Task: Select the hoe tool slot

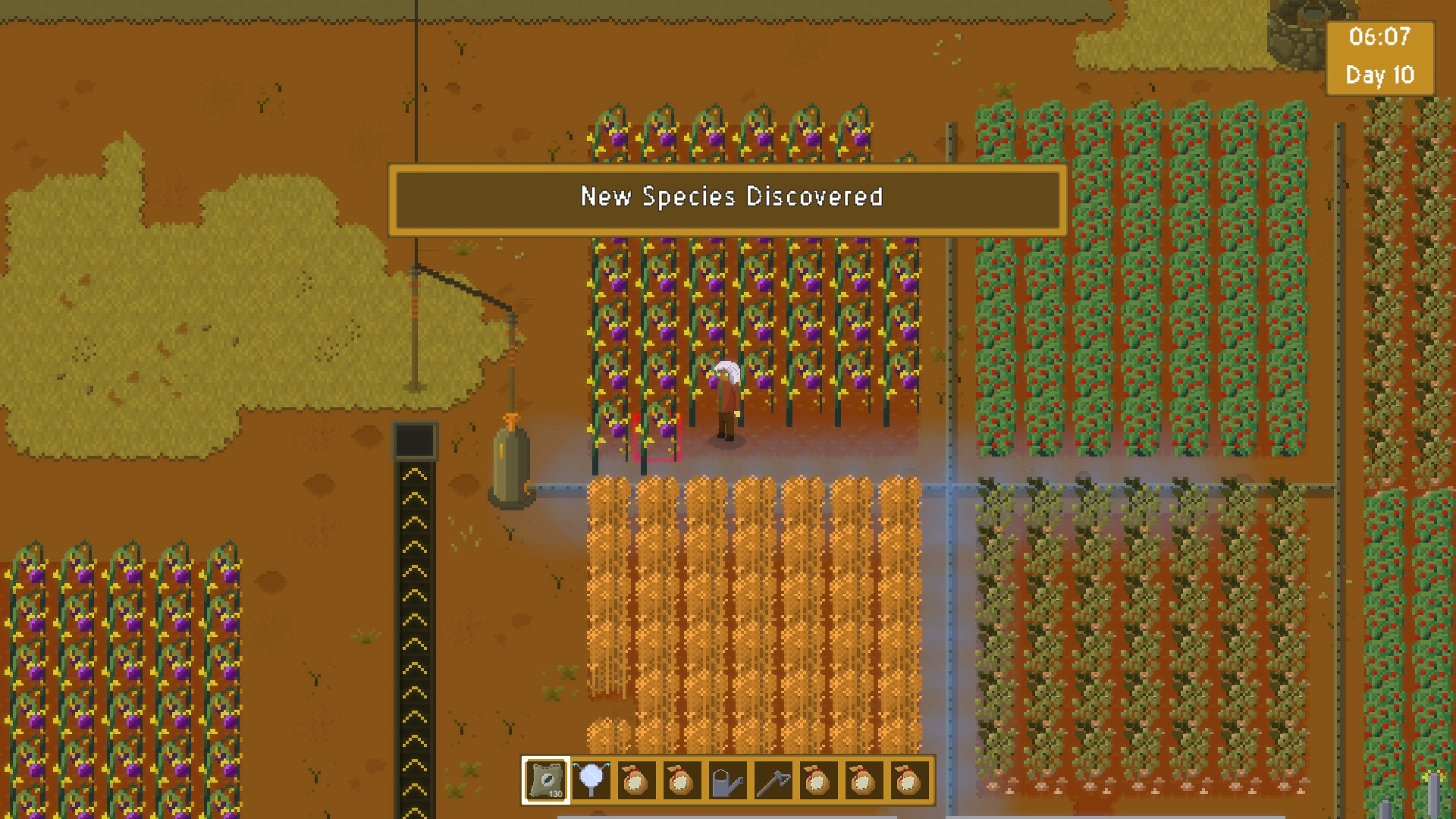Action: [x=772, y=780]
